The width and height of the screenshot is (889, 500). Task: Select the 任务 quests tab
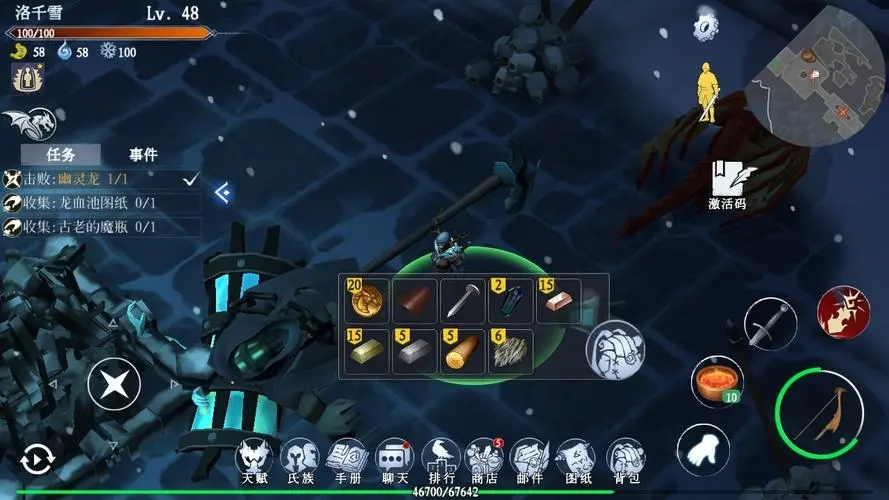tap(61, 155)
